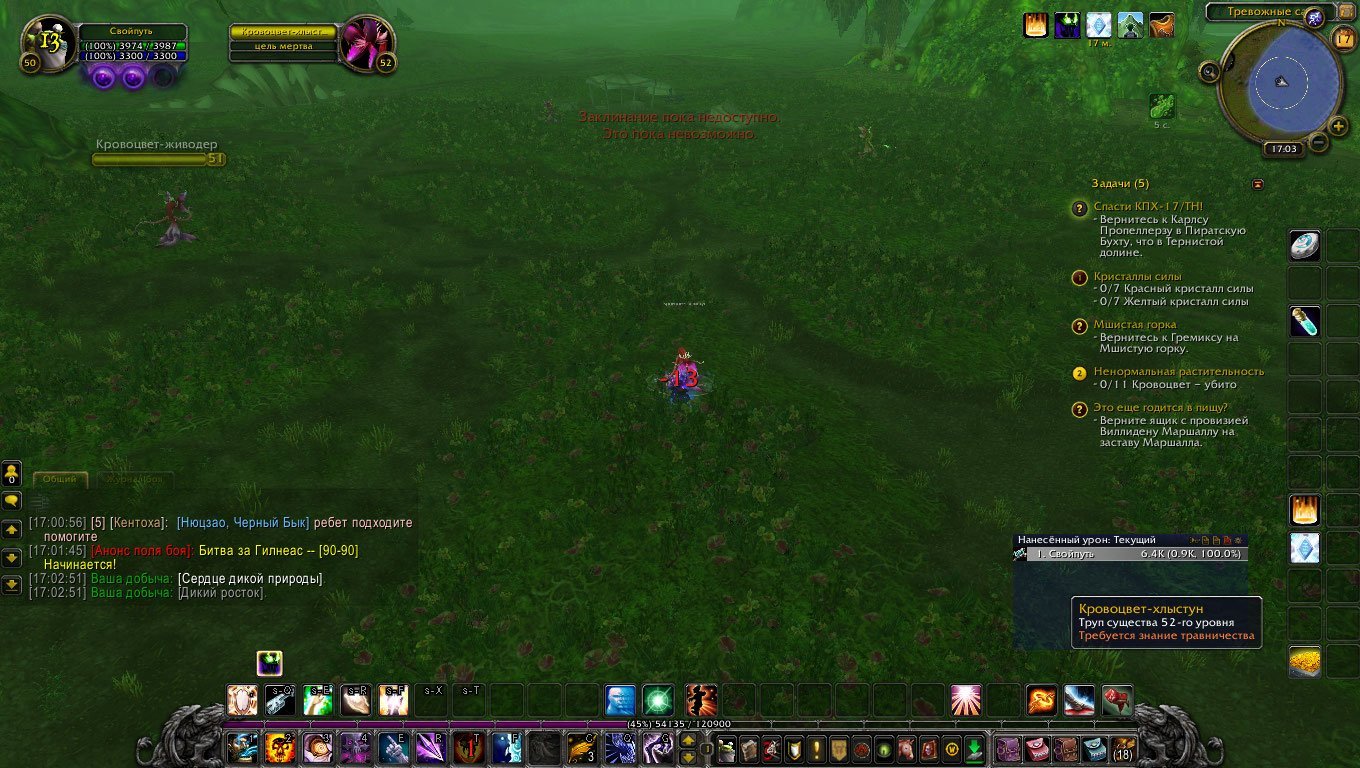Open the Ненормальная растительность quest entry
Viewport: 1360px width, 768px height.
1178,371
